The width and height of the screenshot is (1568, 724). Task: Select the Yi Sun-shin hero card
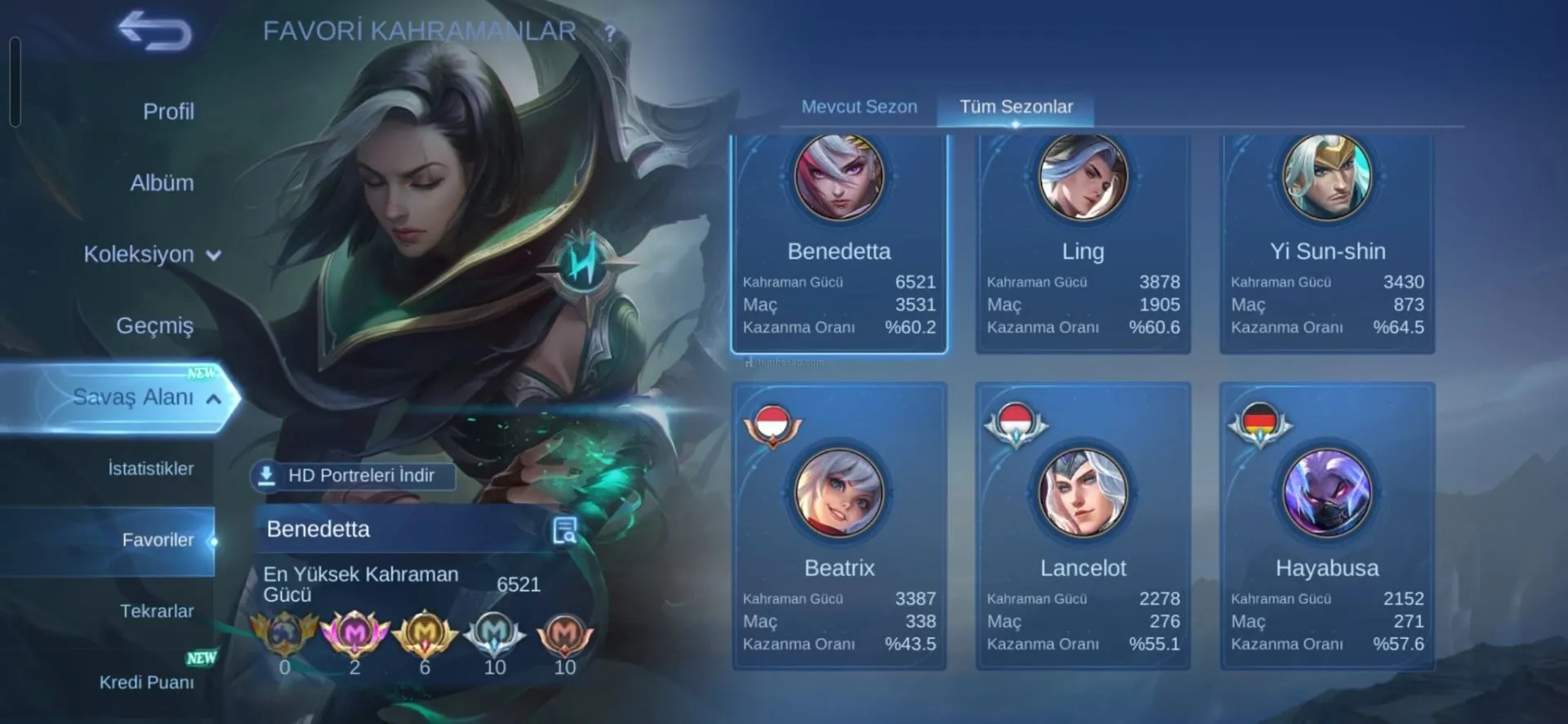(x=1327, y=244)
